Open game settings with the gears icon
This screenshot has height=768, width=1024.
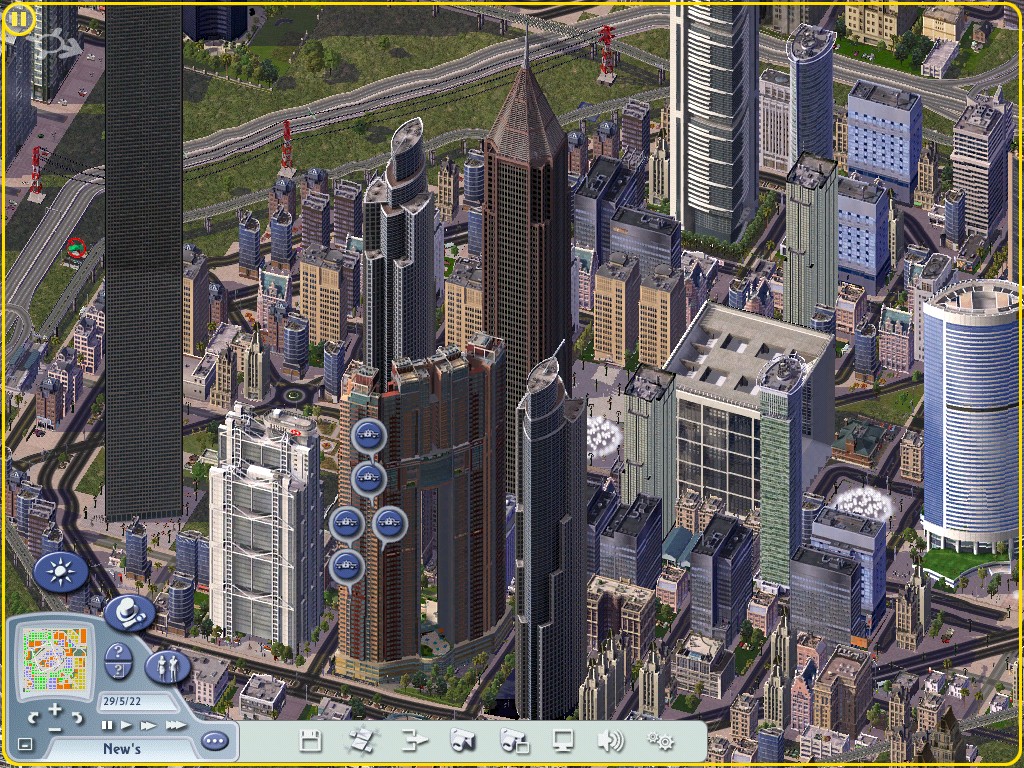660,741
